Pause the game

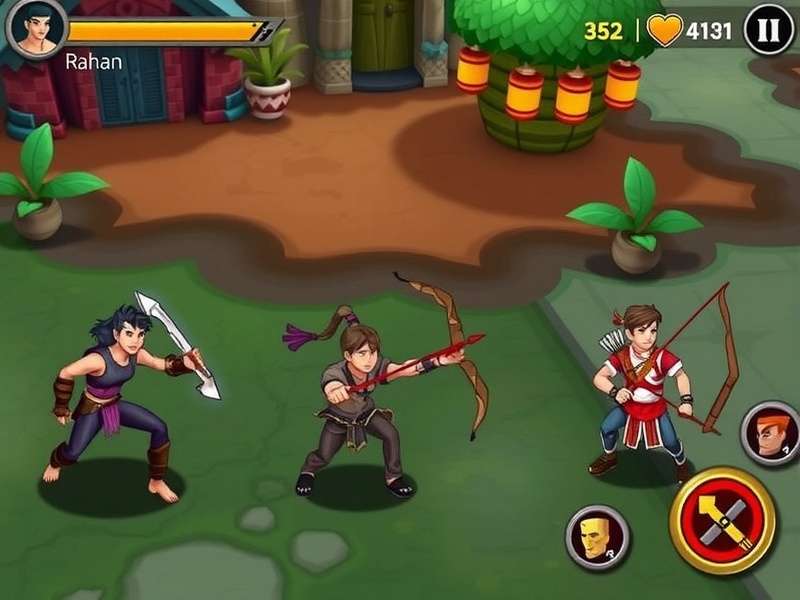pos(769,30)
